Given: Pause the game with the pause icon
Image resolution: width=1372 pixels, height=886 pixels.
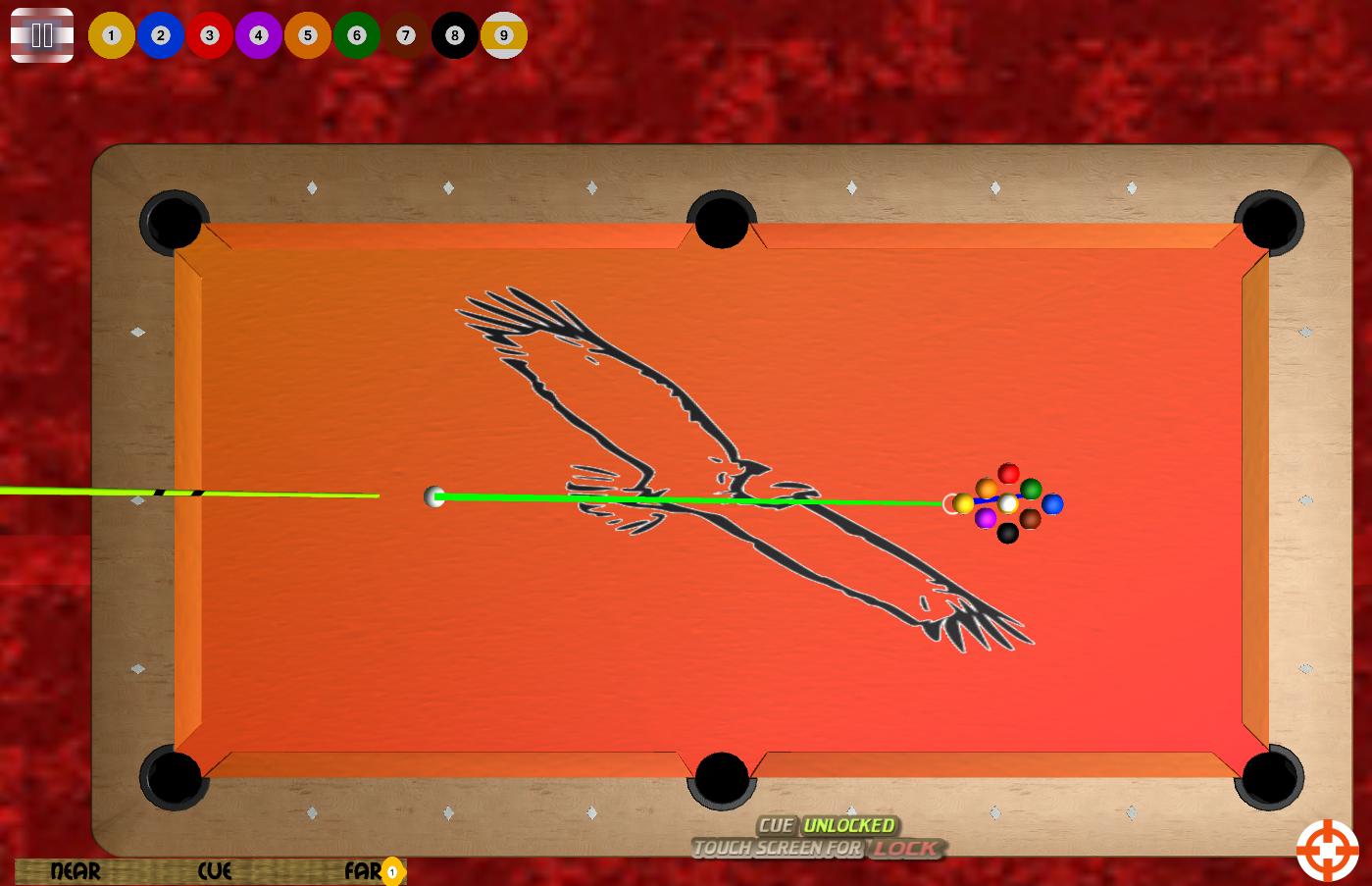Looking at the screenshot, I should 41,35.
